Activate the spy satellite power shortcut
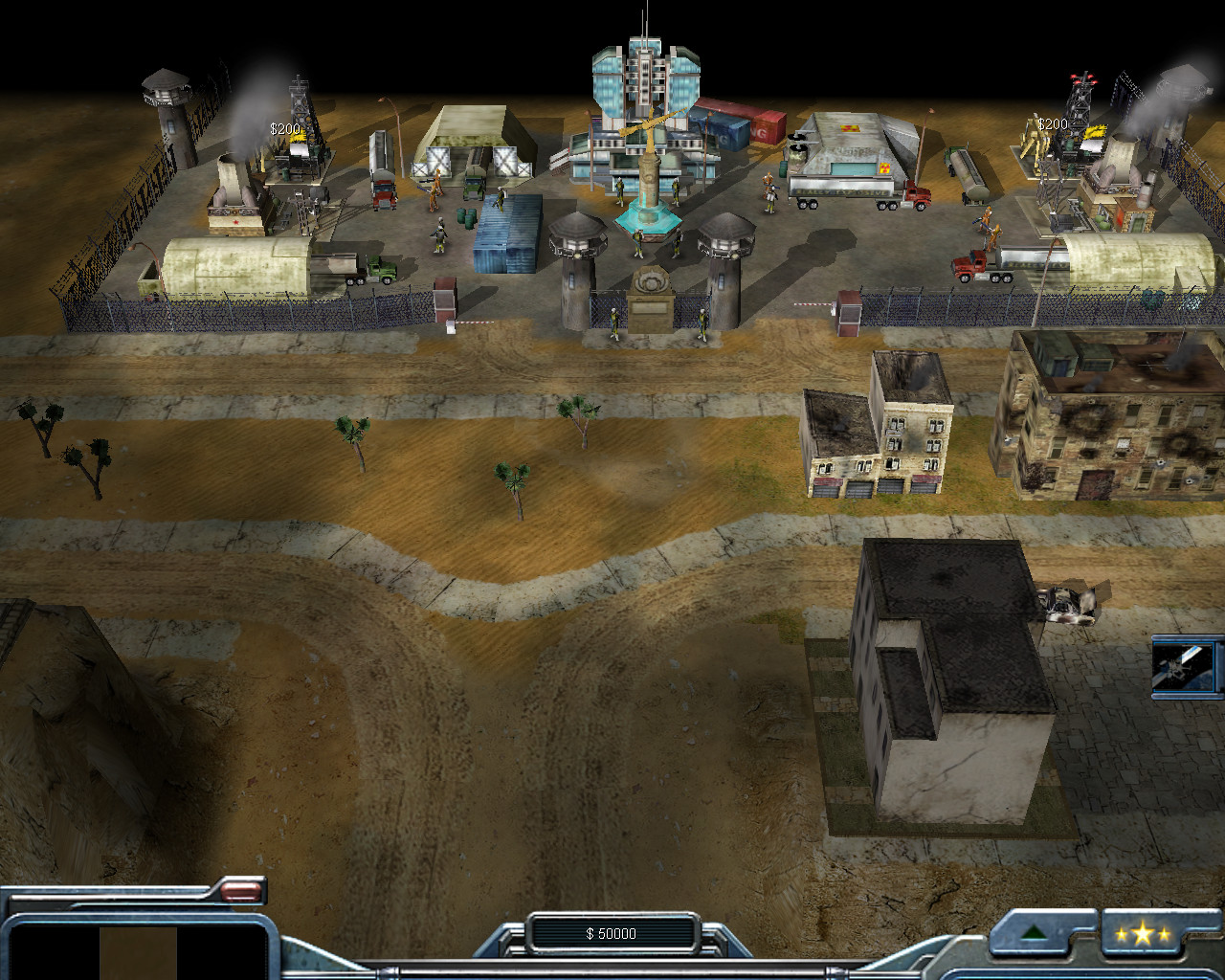 coord(1185,667)
